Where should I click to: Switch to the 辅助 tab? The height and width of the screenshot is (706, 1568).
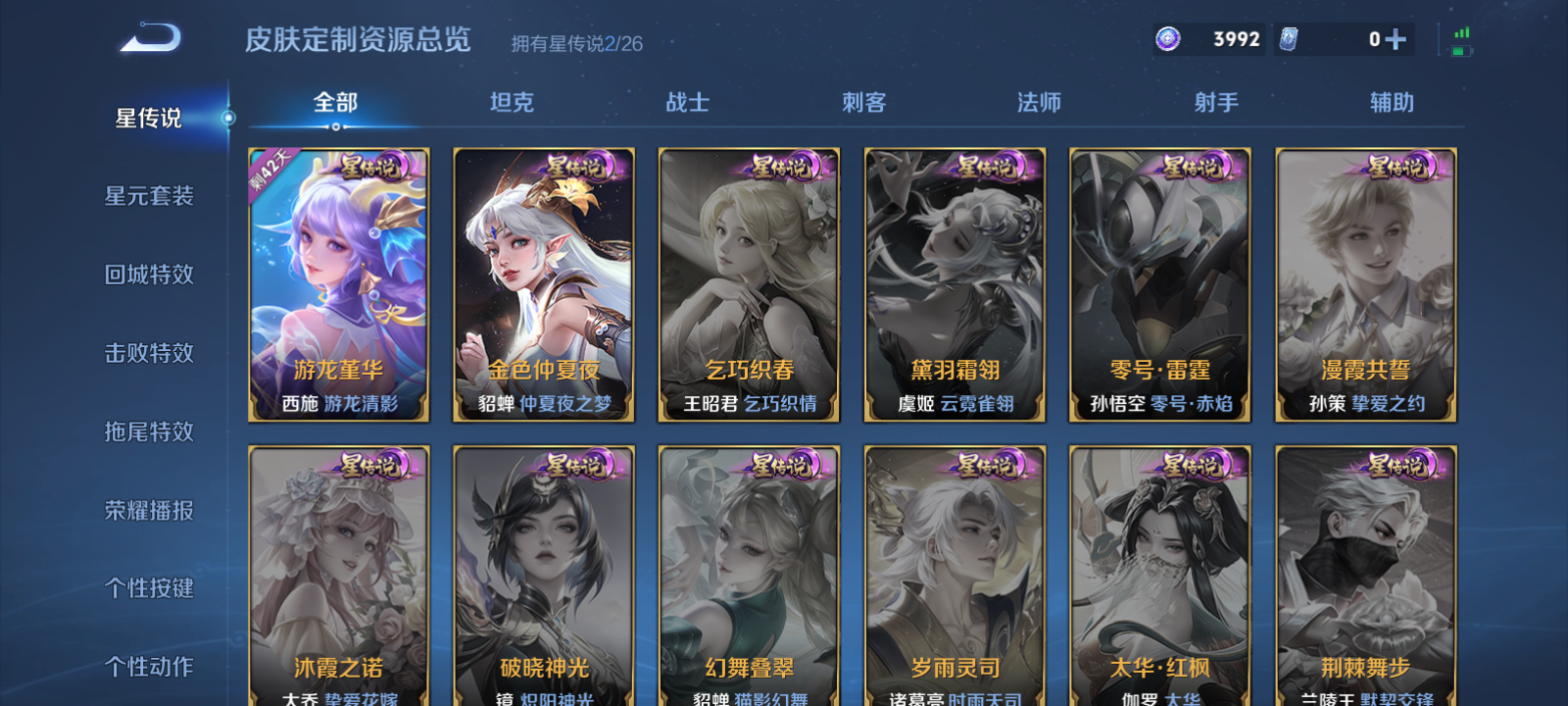point(1393,102)
